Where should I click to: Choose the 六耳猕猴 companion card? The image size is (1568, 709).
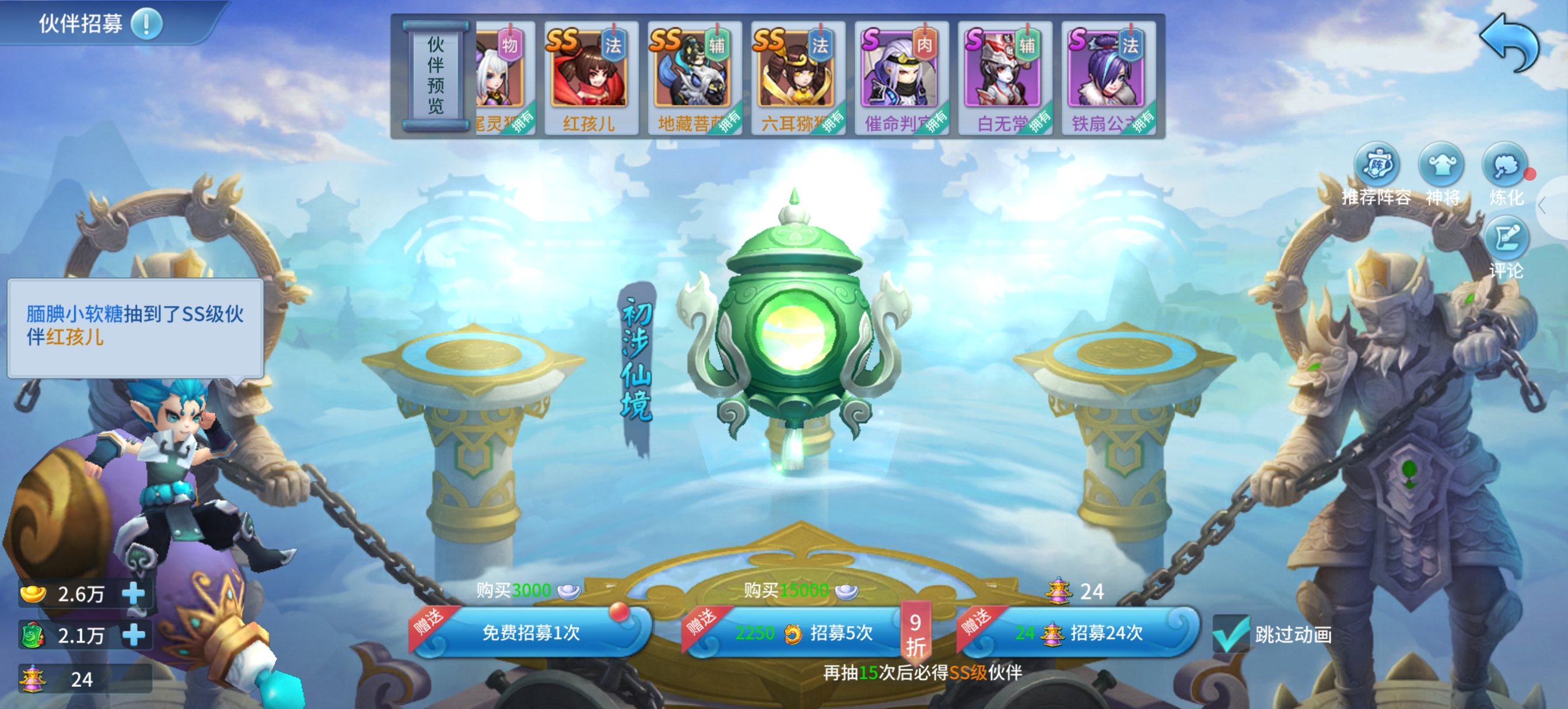click(x=797, y=77)
